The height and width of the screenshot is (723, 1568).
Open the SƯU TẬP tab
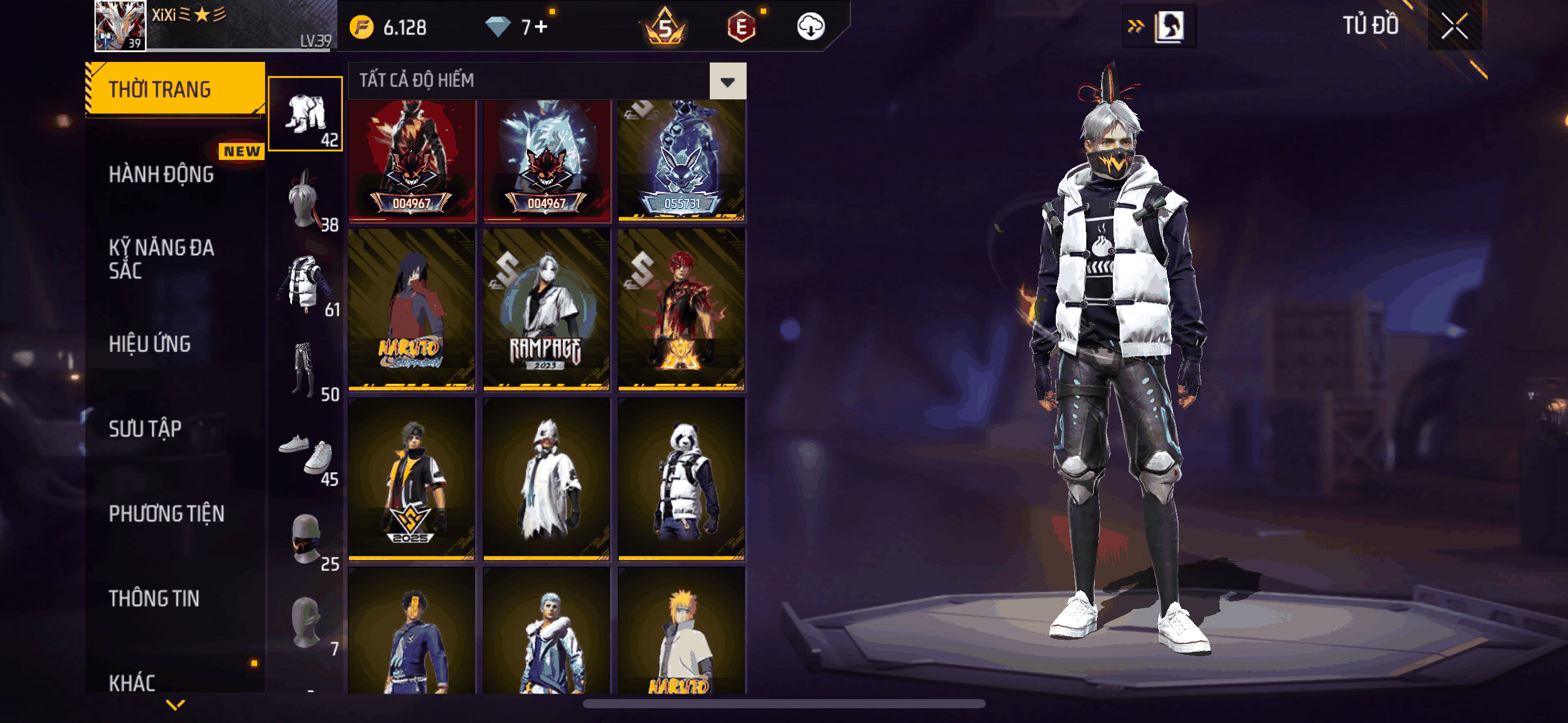pos(145,429)
